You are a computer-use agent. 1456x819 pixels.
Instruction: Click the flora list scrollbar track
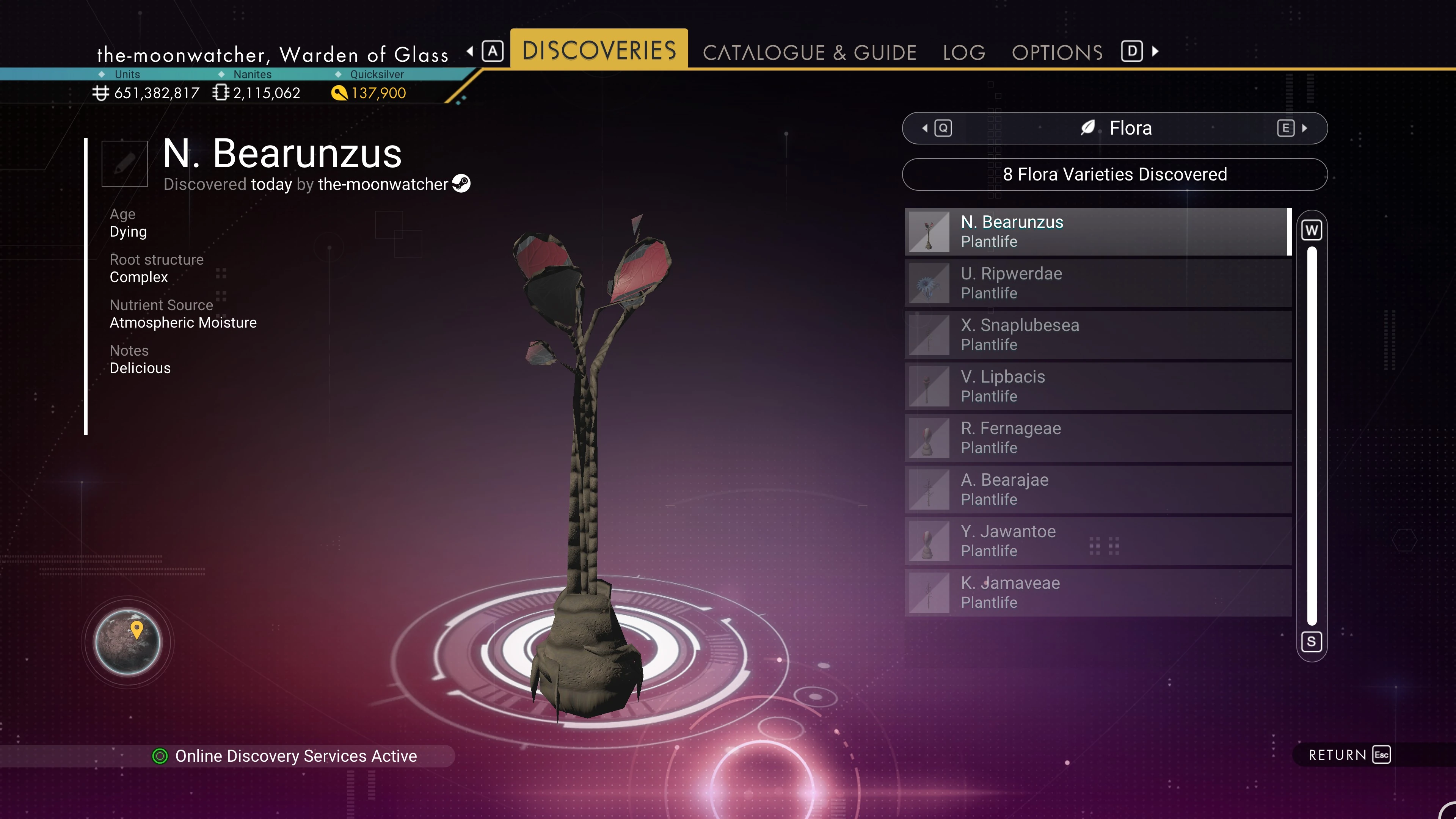(x=1311, y=435)
